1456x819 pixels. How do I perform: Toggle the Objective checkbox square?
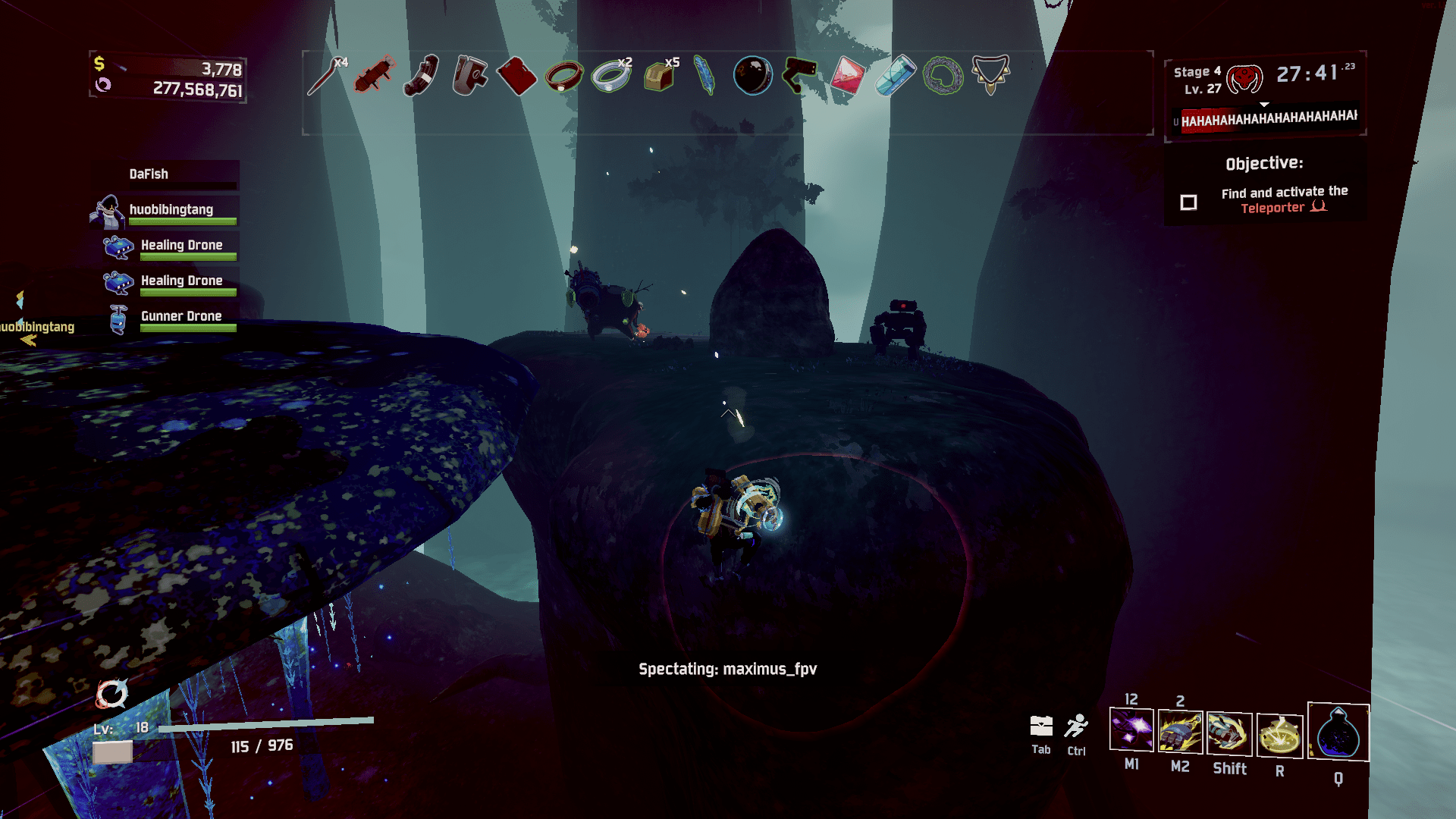(x=1188, y=202)
